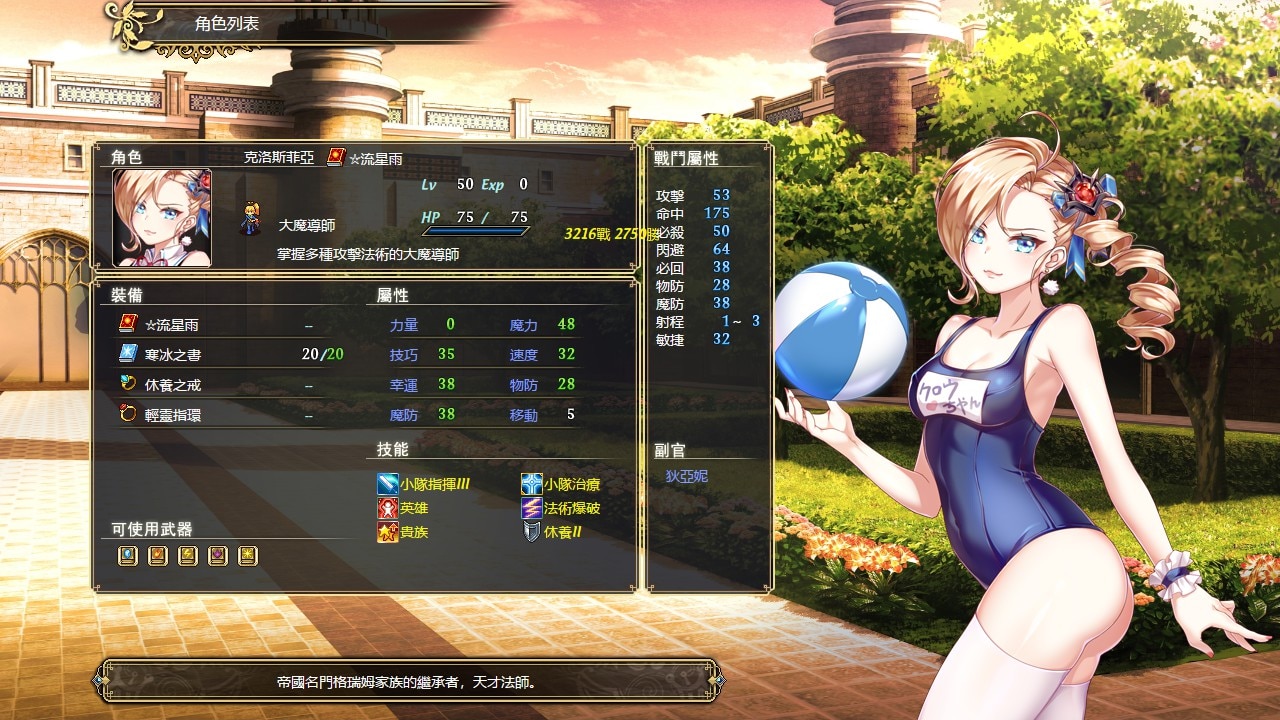Click the character face portrait
1280x720 pixels.
click(x=162, y=217)
